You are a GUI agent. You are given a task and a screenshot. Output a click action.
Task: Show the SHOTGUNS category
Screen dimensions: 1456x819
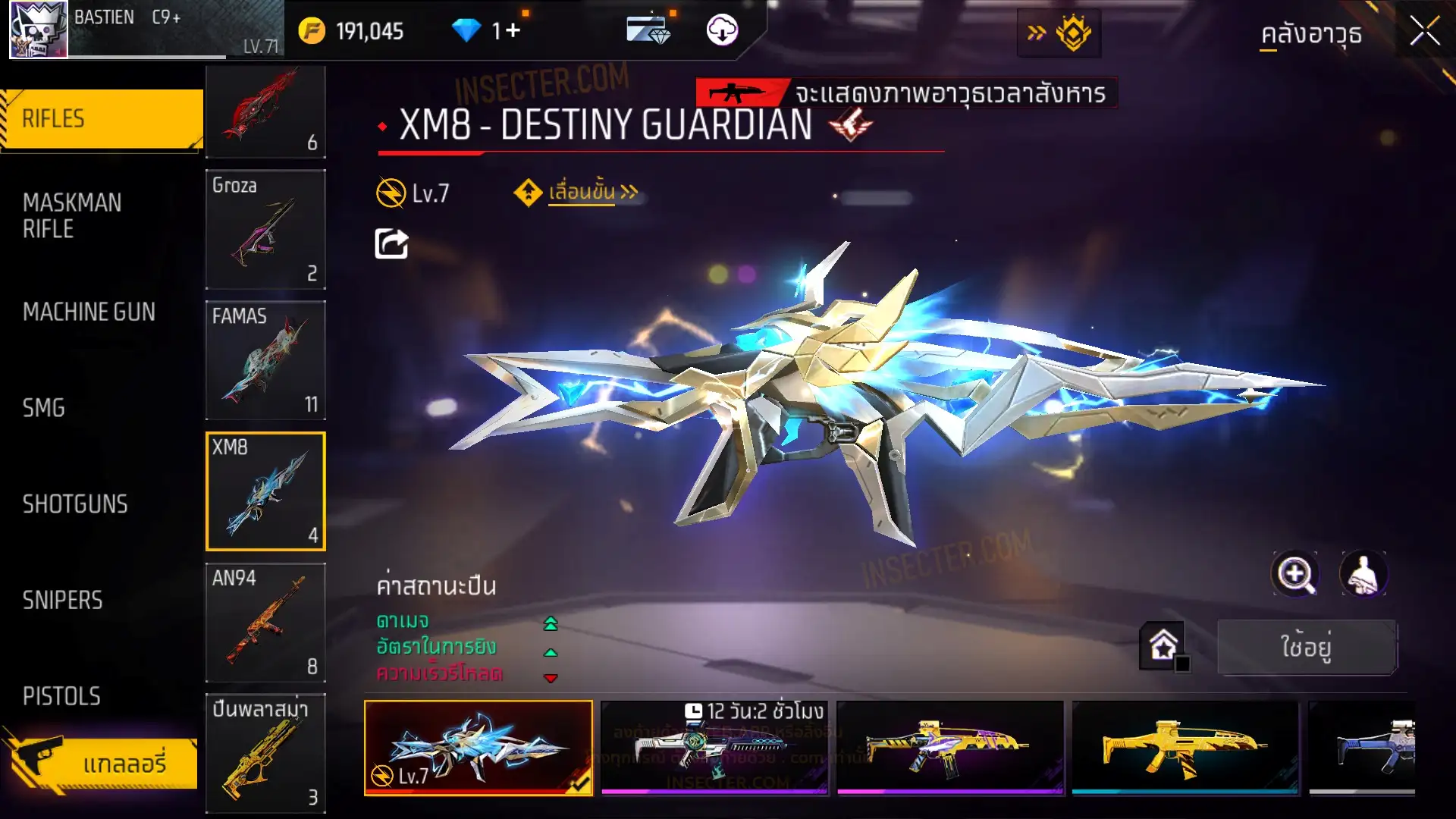point(75,504)
